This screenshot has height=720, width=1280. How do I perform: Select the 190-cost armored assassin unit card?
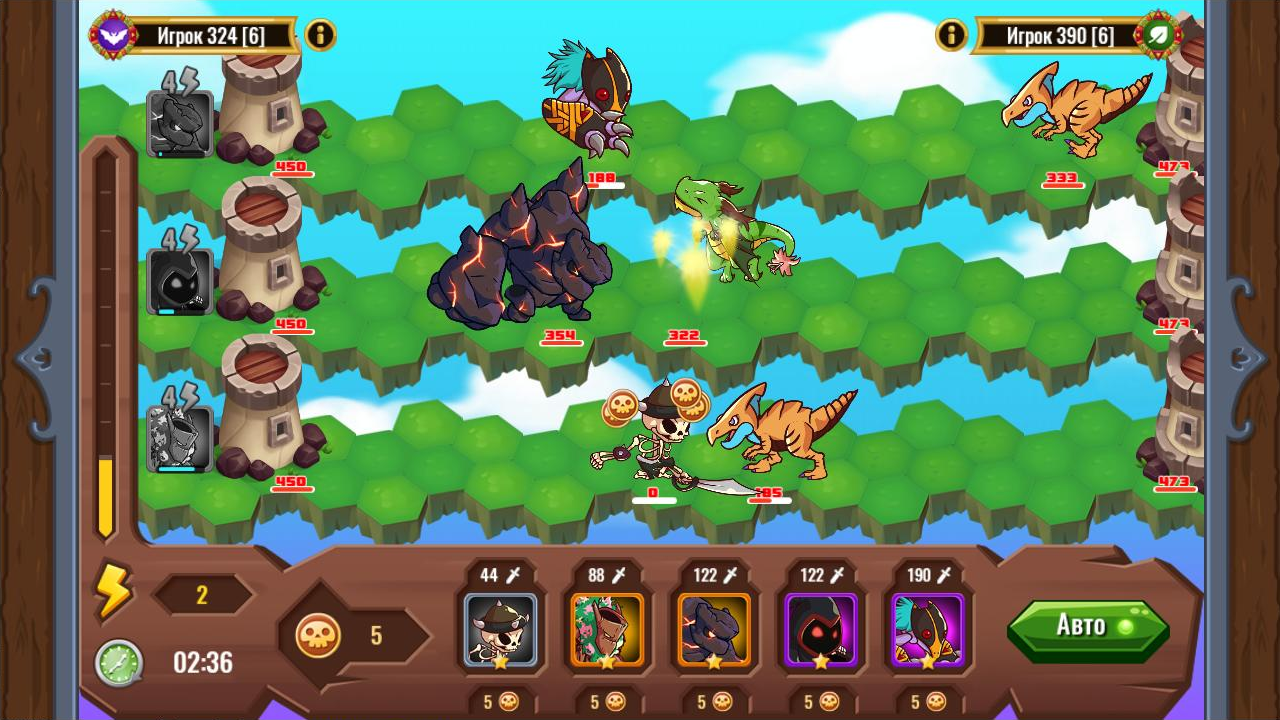(x=928, y=630)
